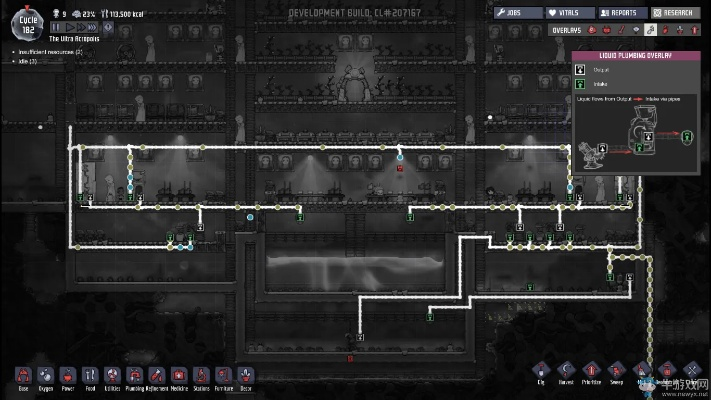Toggle the active liquid plumbing overlay icon
The image size is (711, 400).
click(650, 30)
